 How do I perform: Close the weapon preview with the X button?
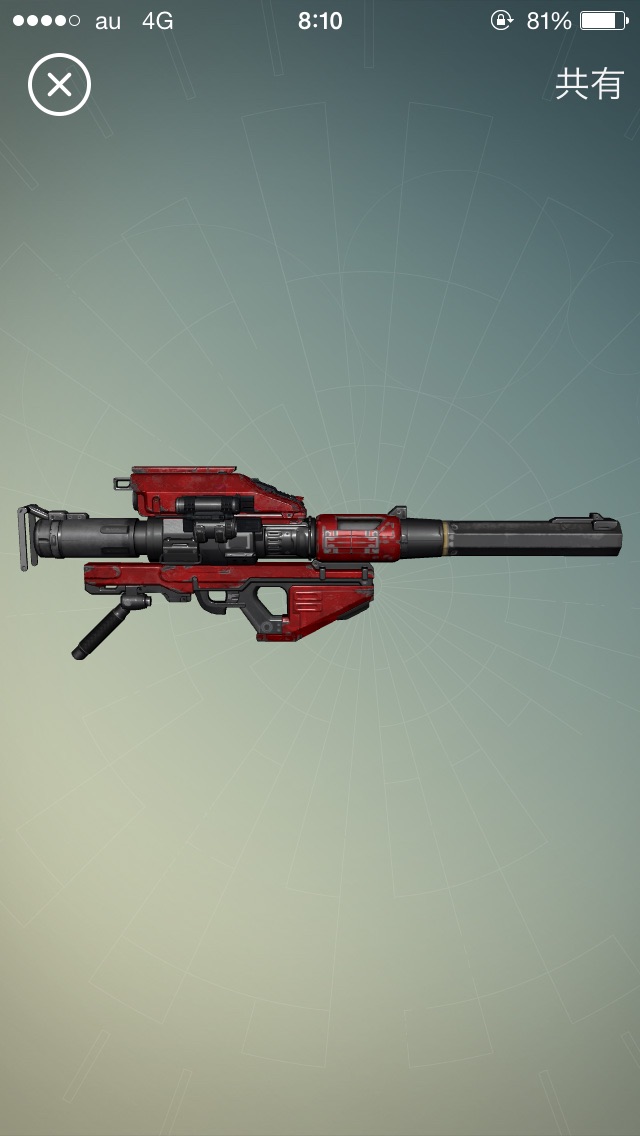pyautogui.click(x=59, y=85)
